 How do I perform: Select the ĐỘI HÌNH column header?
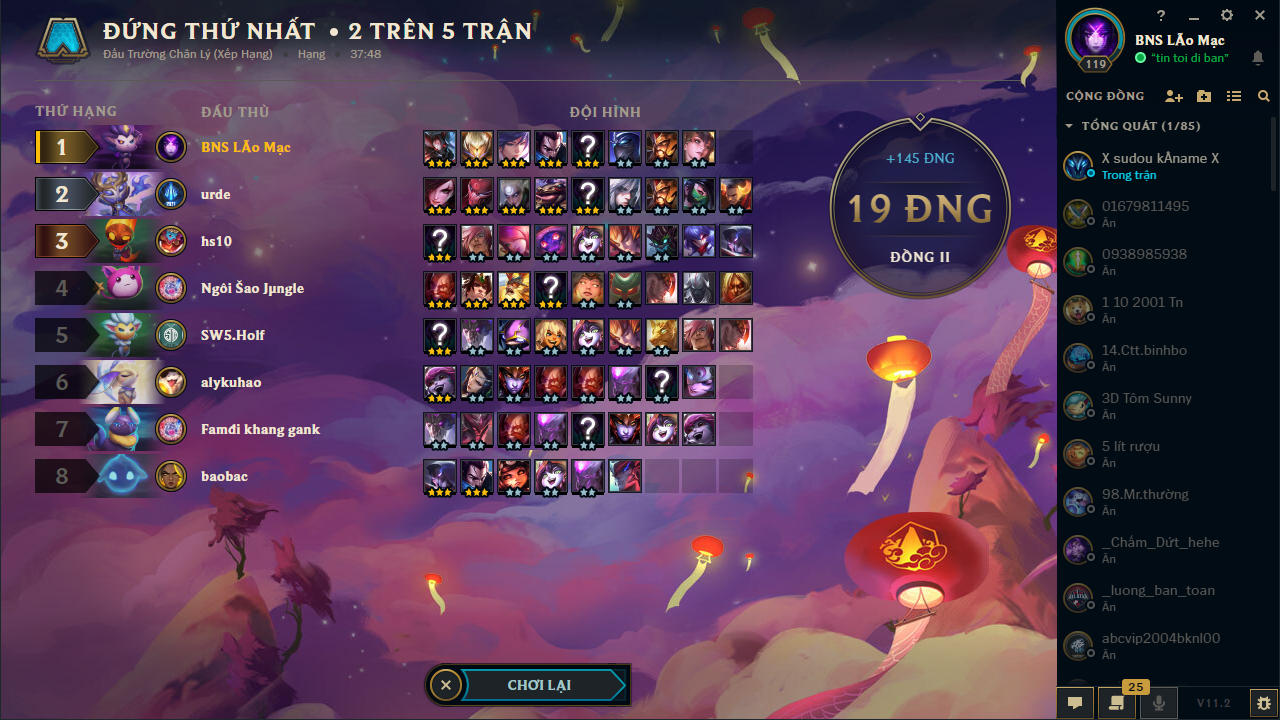604,112
